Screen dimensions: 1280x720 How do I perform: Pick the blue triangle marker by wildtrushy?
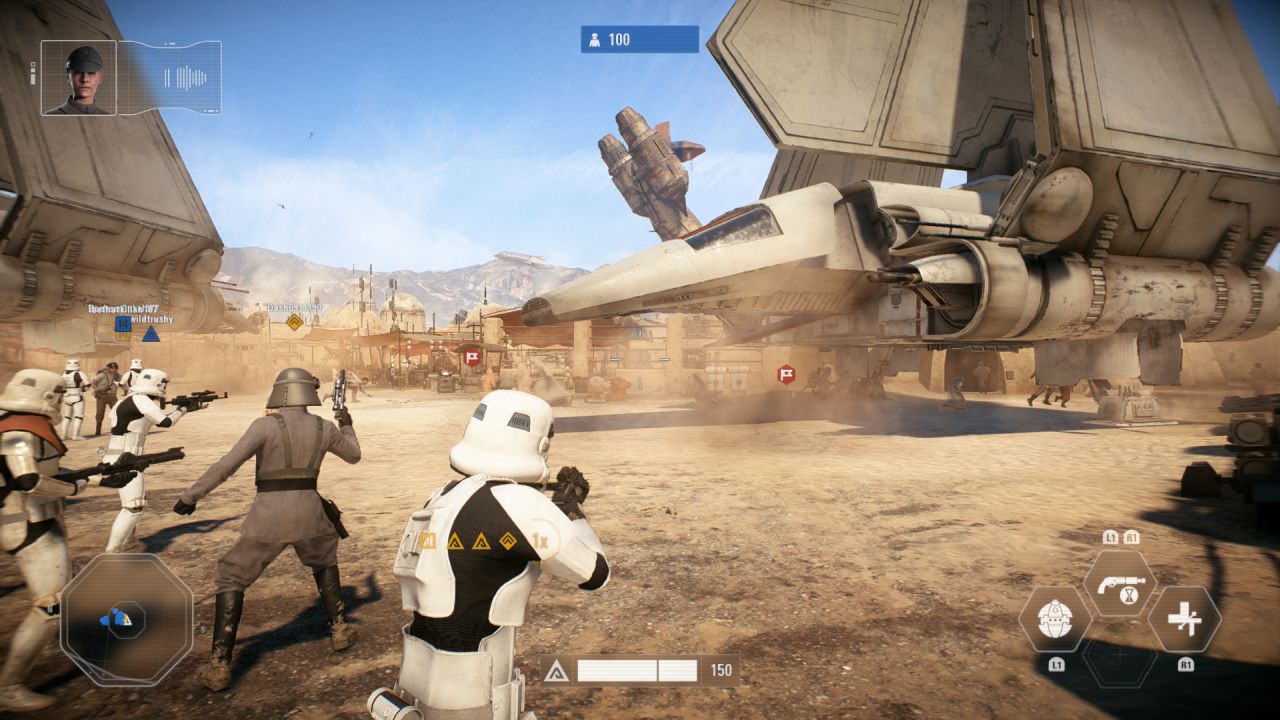[150, 334]
